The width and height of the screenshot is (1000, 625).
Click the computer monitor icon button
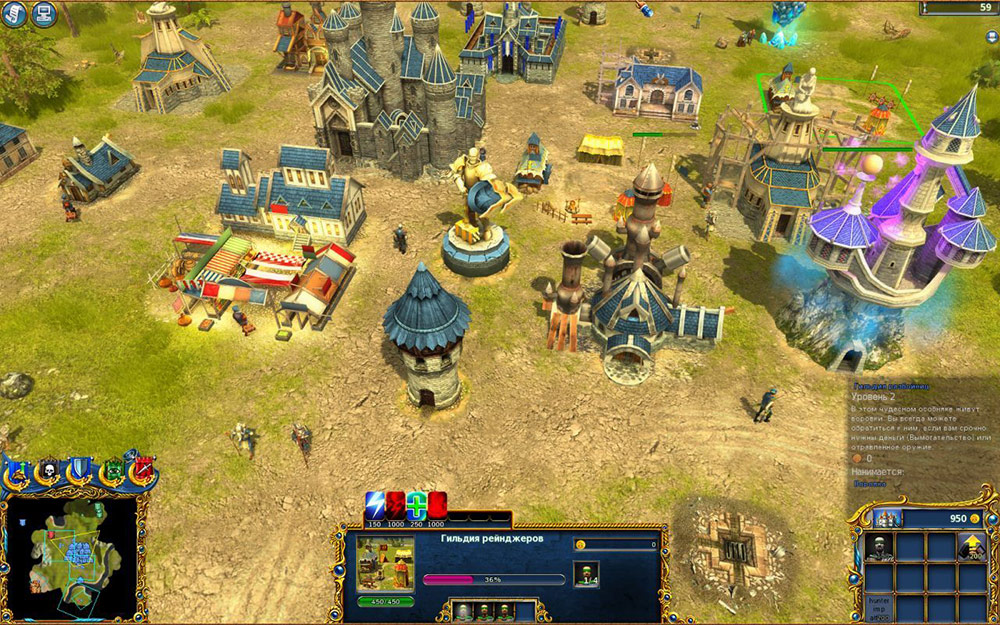(x=42, y=14)
